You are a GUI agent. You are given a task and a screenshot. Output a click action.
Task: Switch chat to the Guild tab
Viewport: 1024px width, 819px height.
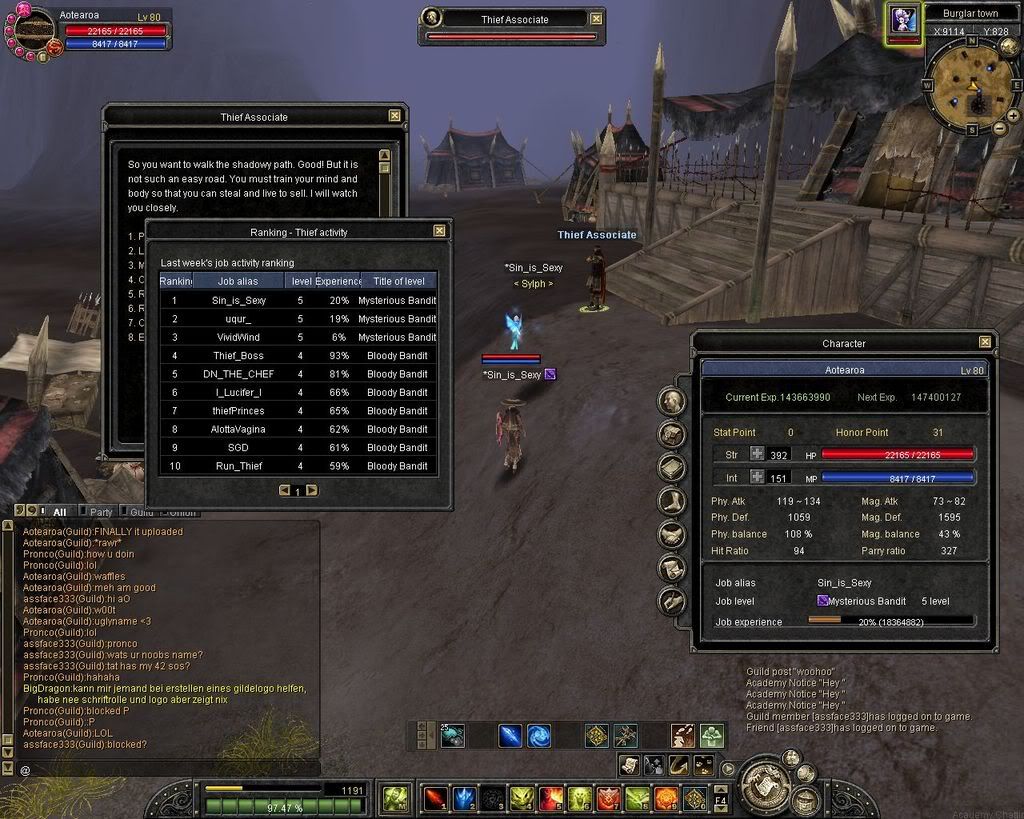tap(141, 512)
